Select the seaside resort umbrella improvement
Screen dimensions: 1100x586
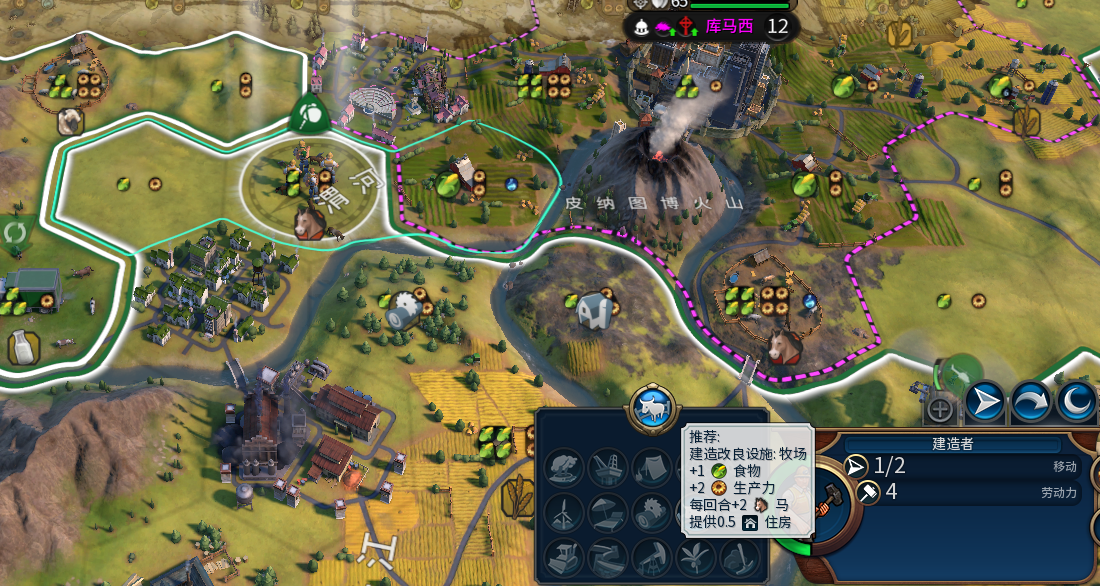pyautogui.click(x=609, y=514)
